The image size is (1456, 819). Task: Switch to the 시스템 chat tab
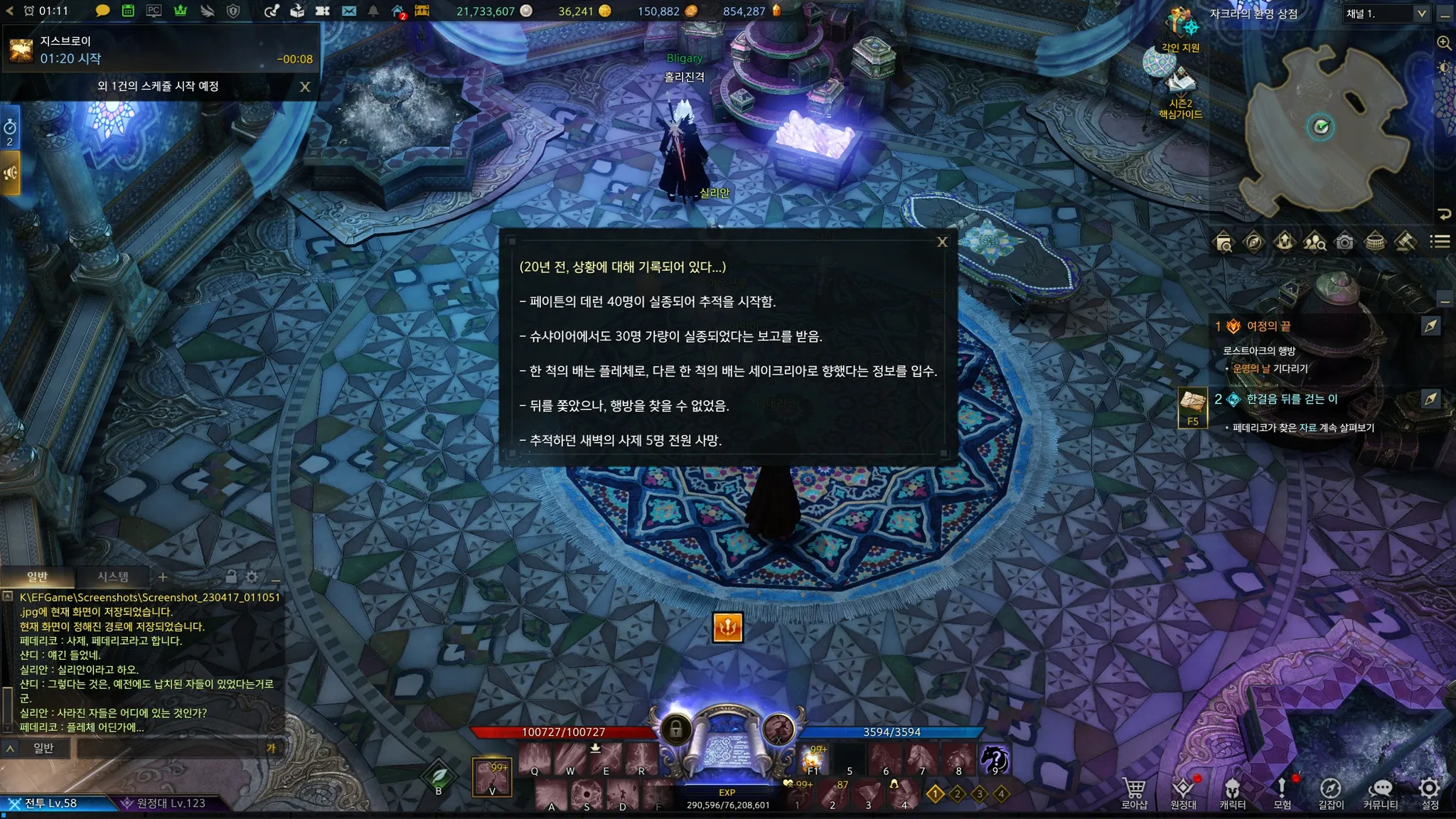[113, 577]
